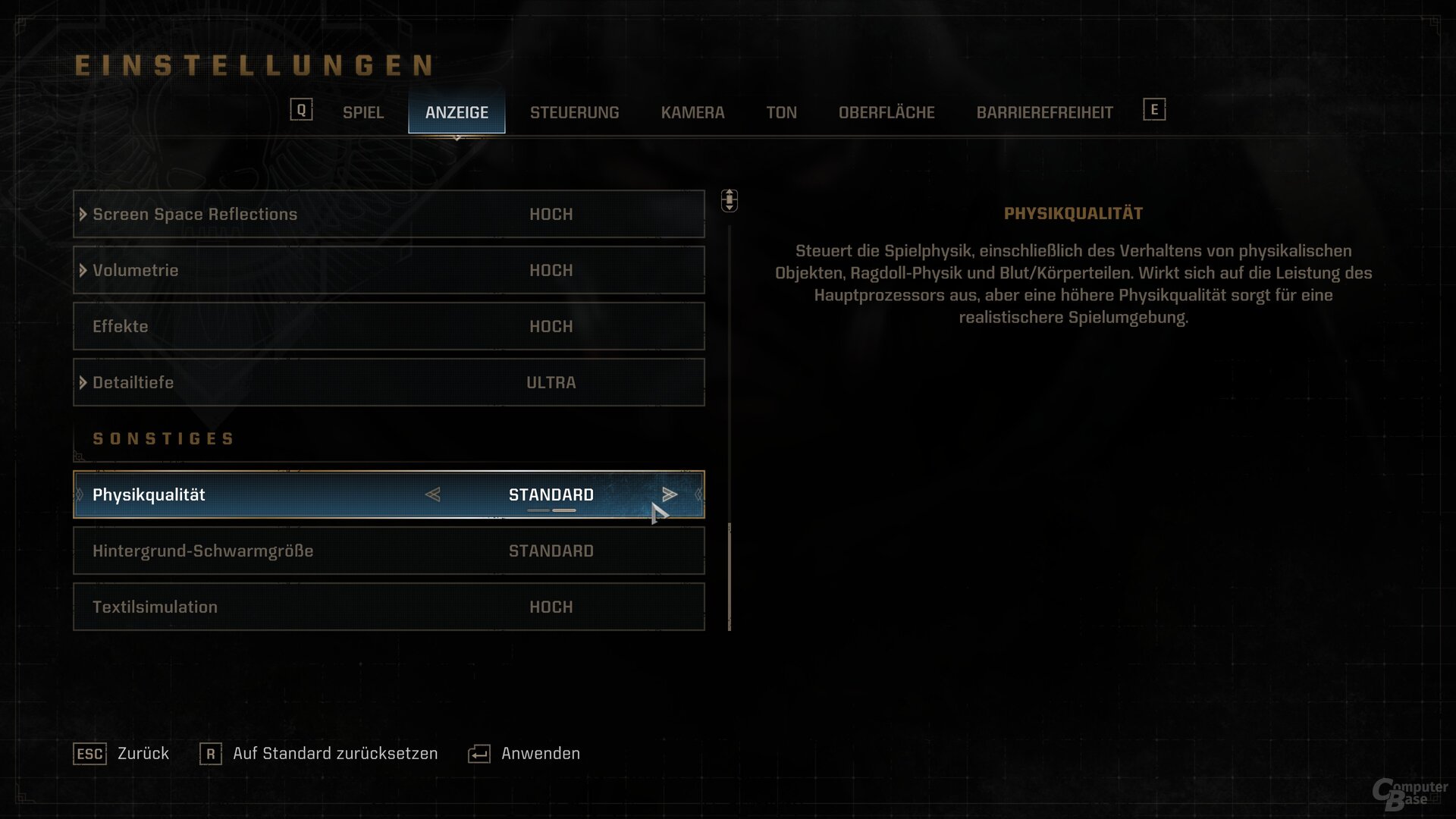Click the settings list scrollbar handle
The width and height of the screenshot is (1456, 819).
730,576
